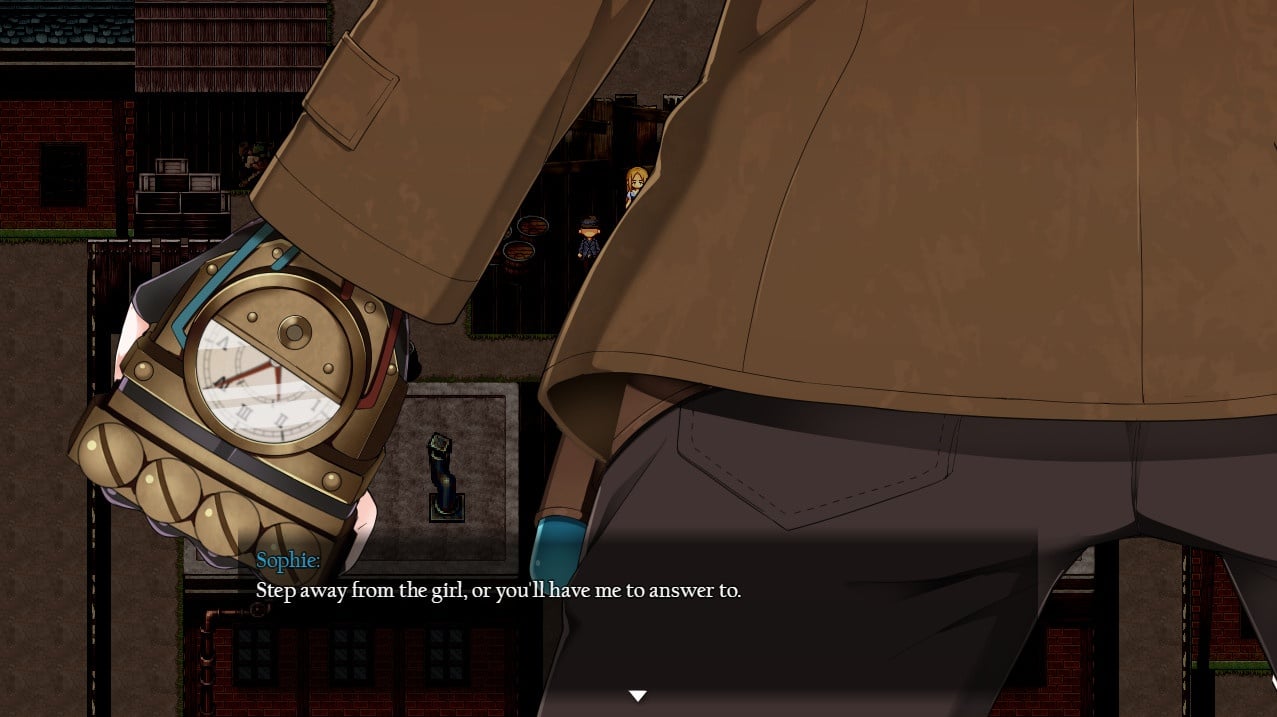Viewport: 1277px width, 717px height.
Task: Advance dialogue with the white continue arrow
Action: coord(637,695)
